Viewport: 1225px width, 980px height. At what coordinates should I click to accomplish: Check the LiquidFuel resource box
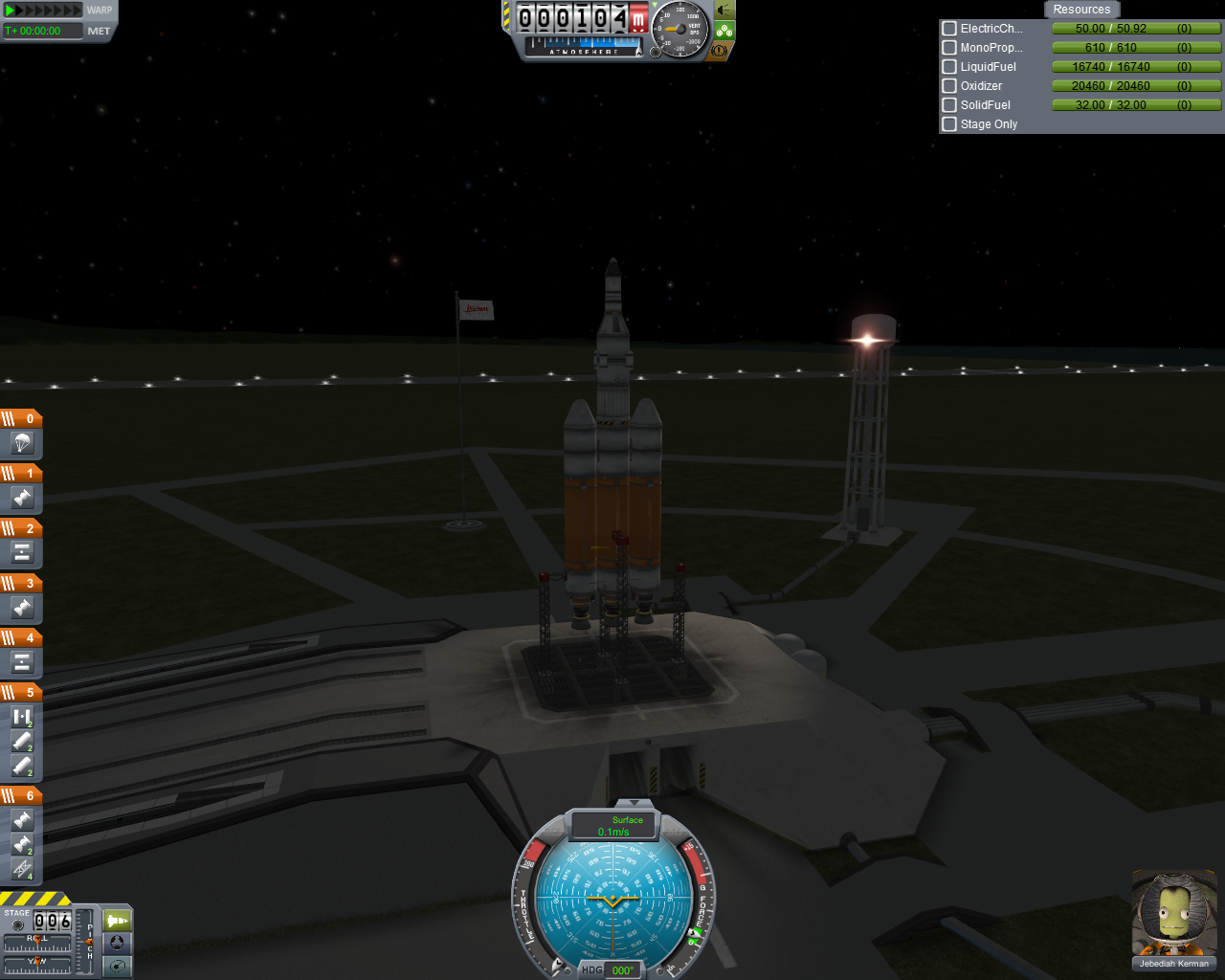pos(949,67)
